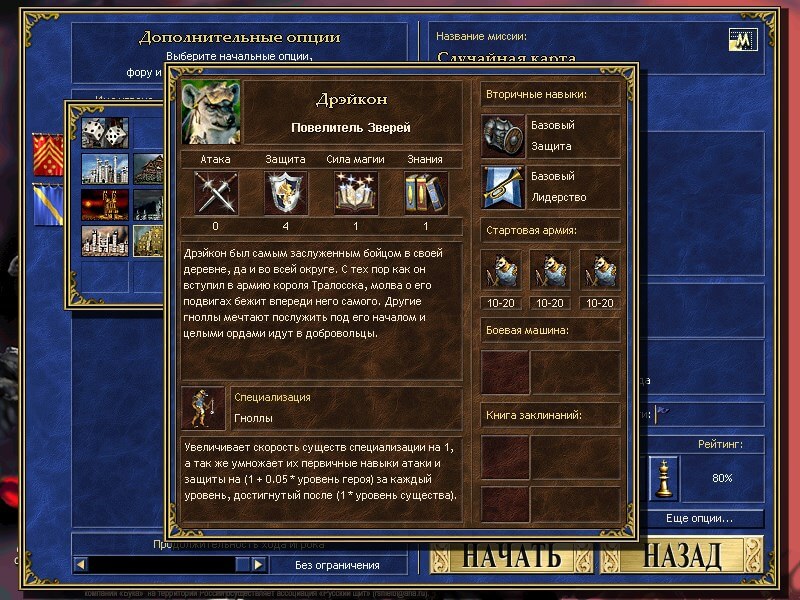
Task: Click the red chevron player banner
Action: click(x=46, y=154)
